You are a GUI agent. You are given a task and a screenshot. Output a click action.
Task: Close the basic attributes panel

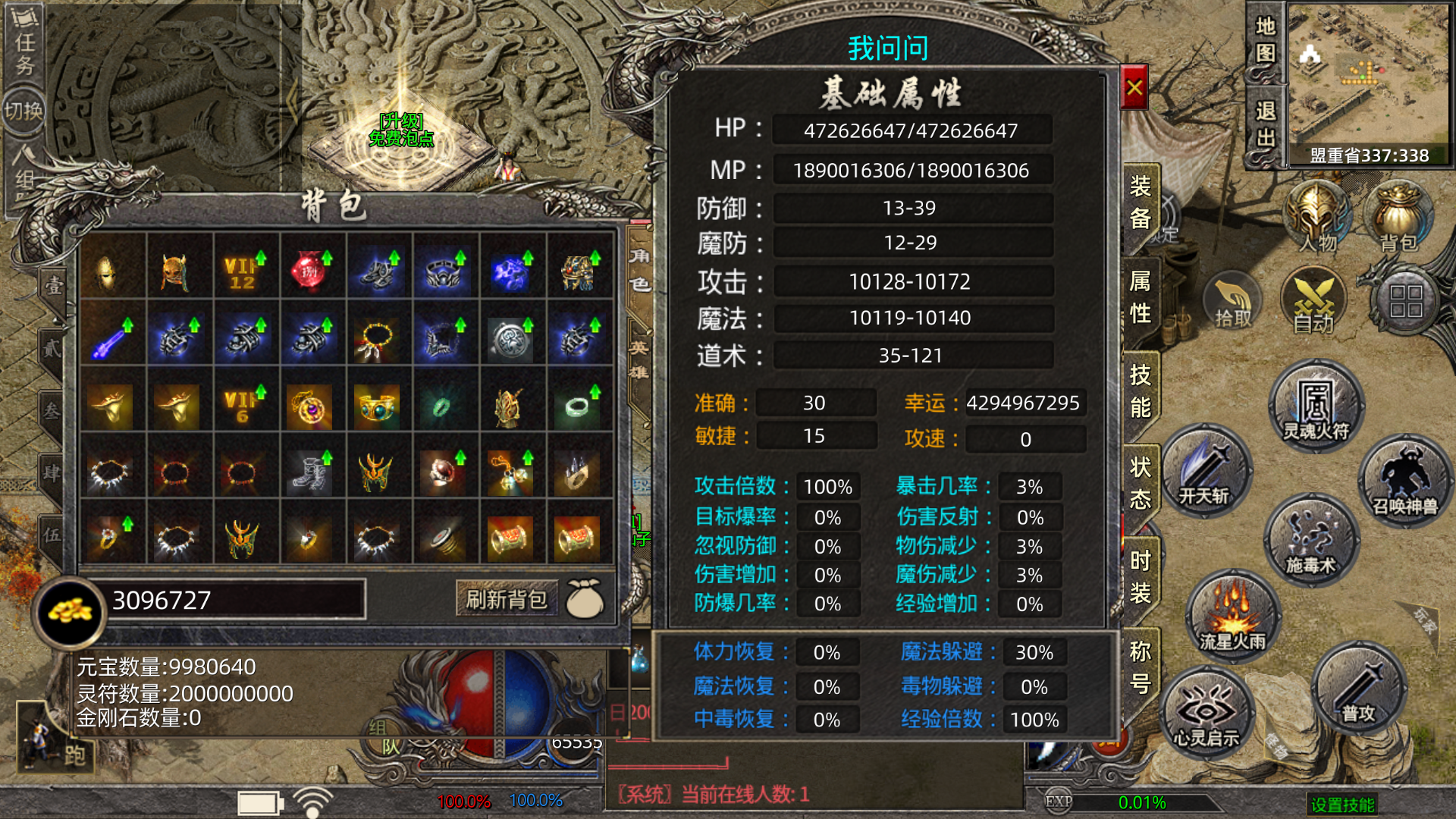click(1134, 88)
